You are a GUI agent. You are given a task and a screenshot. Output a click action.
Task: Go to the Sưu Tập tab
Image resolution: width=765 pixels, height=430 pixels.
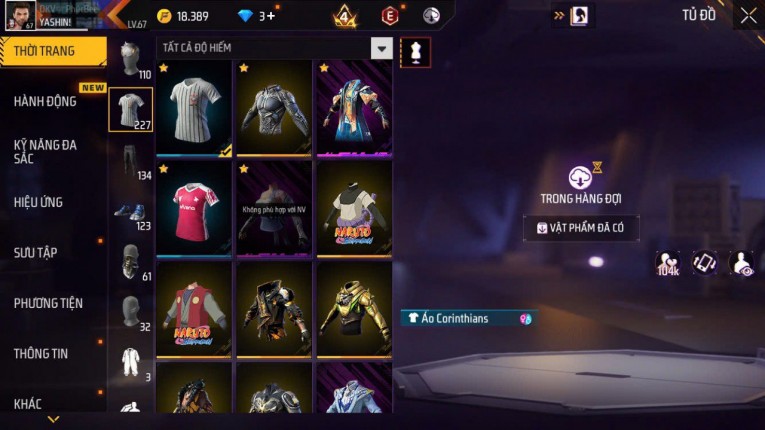[35, 252]
